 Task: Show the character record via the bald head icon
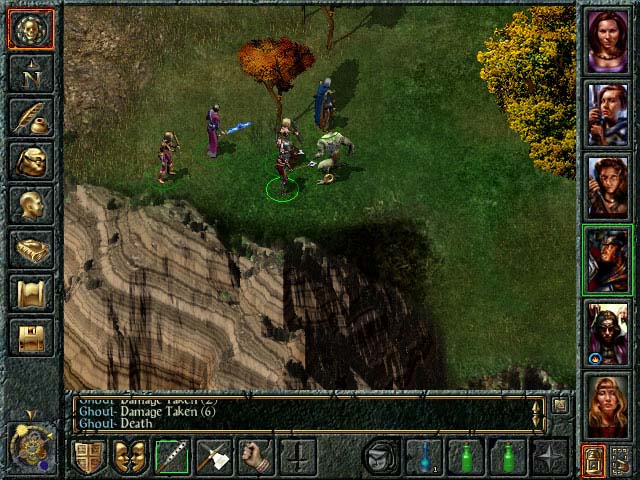[30, 204]
